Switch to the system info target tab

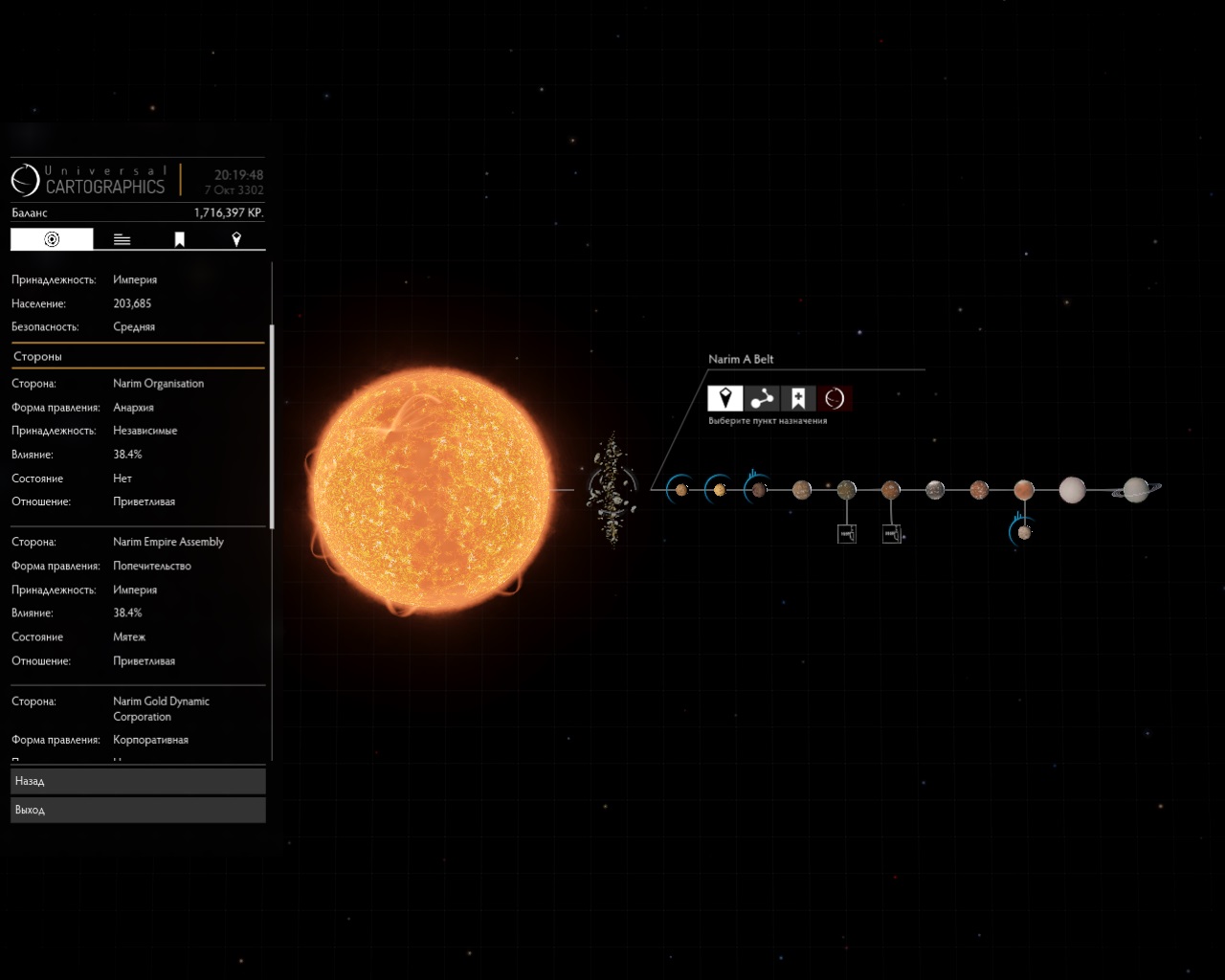52,239
